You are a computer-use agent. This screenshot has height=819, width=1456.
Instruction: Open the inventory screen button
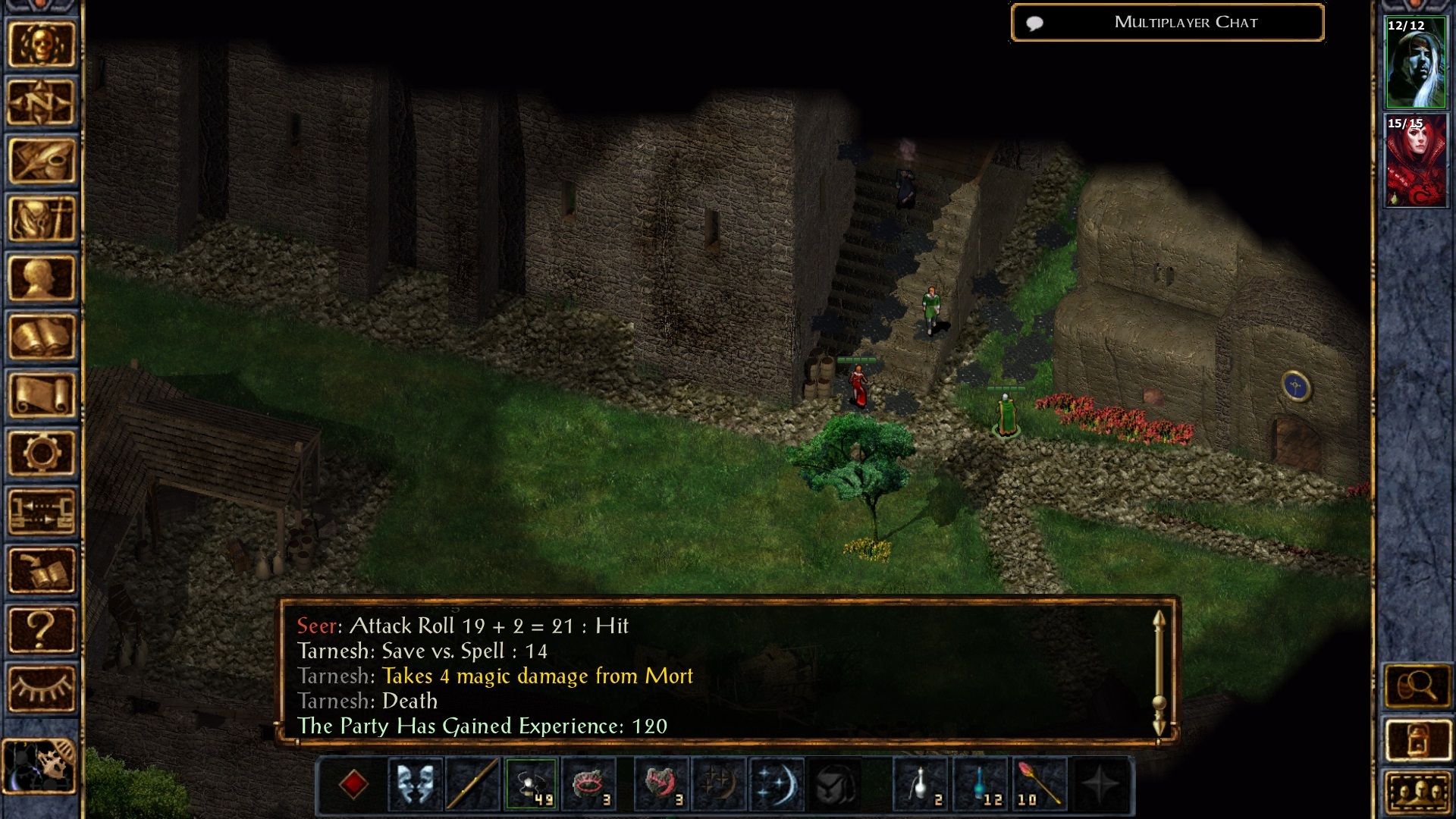coord(42,219)
